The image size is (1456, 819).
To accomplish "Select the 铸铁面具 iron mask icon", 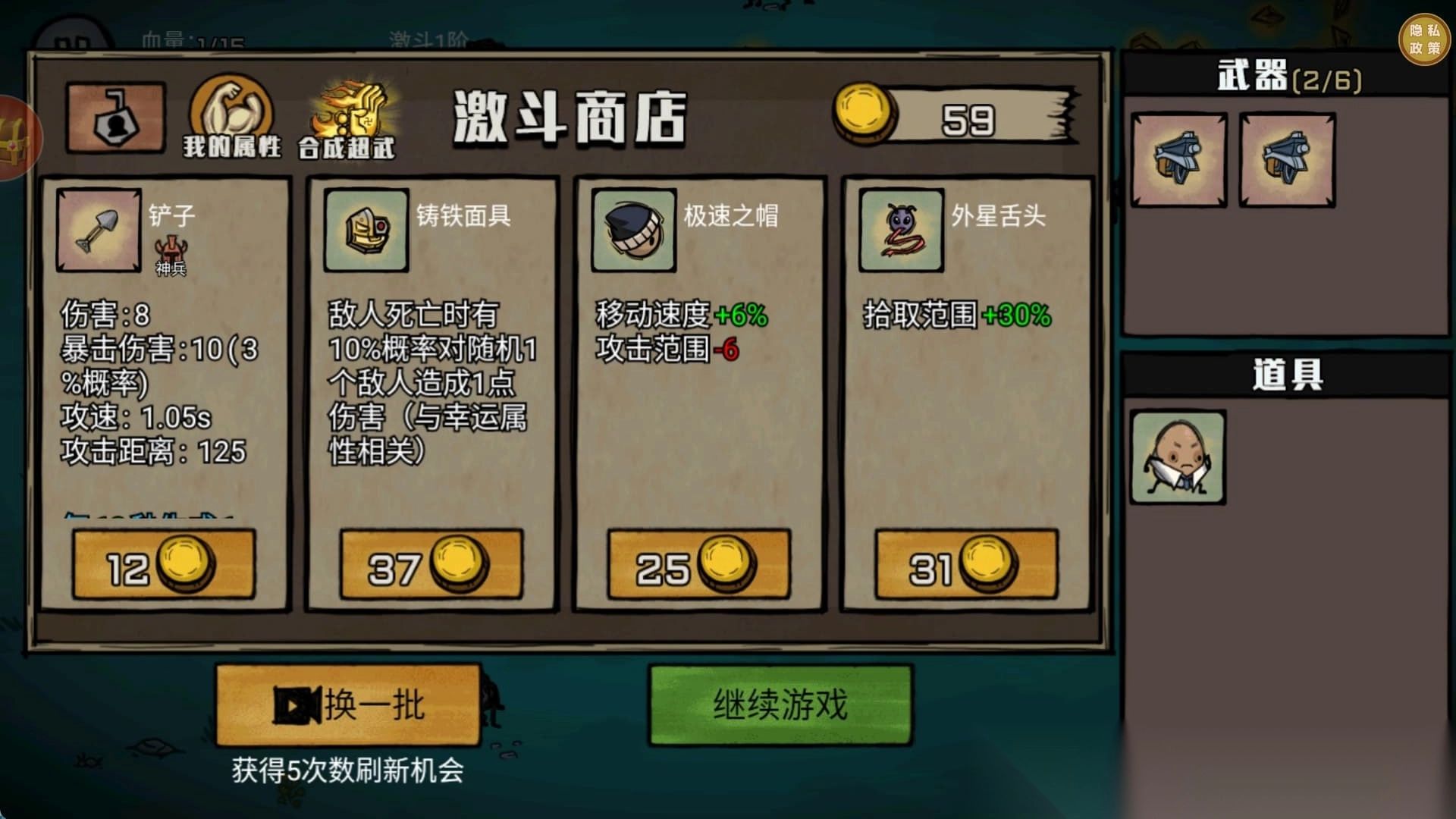I will [x=365, y=230].
